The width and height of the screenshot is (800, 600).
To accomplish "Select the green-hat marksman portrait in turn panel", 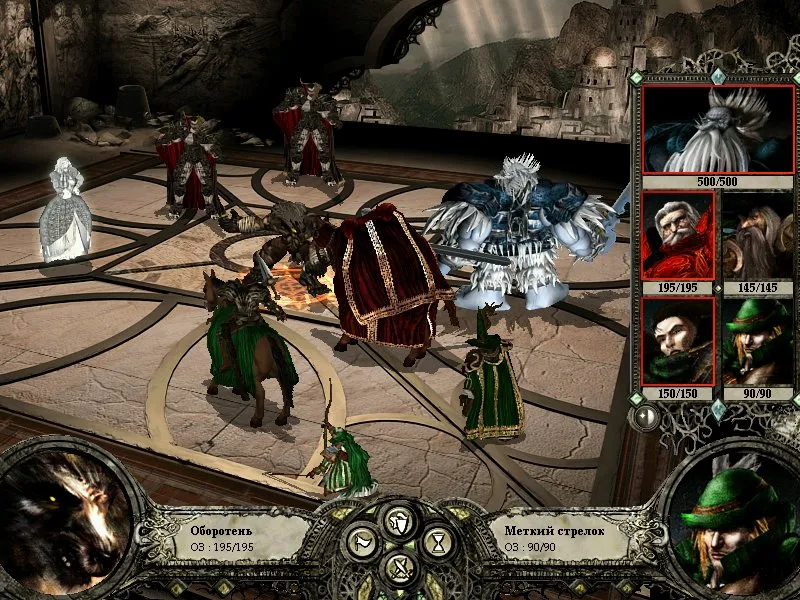I will [x=756, y=340].
